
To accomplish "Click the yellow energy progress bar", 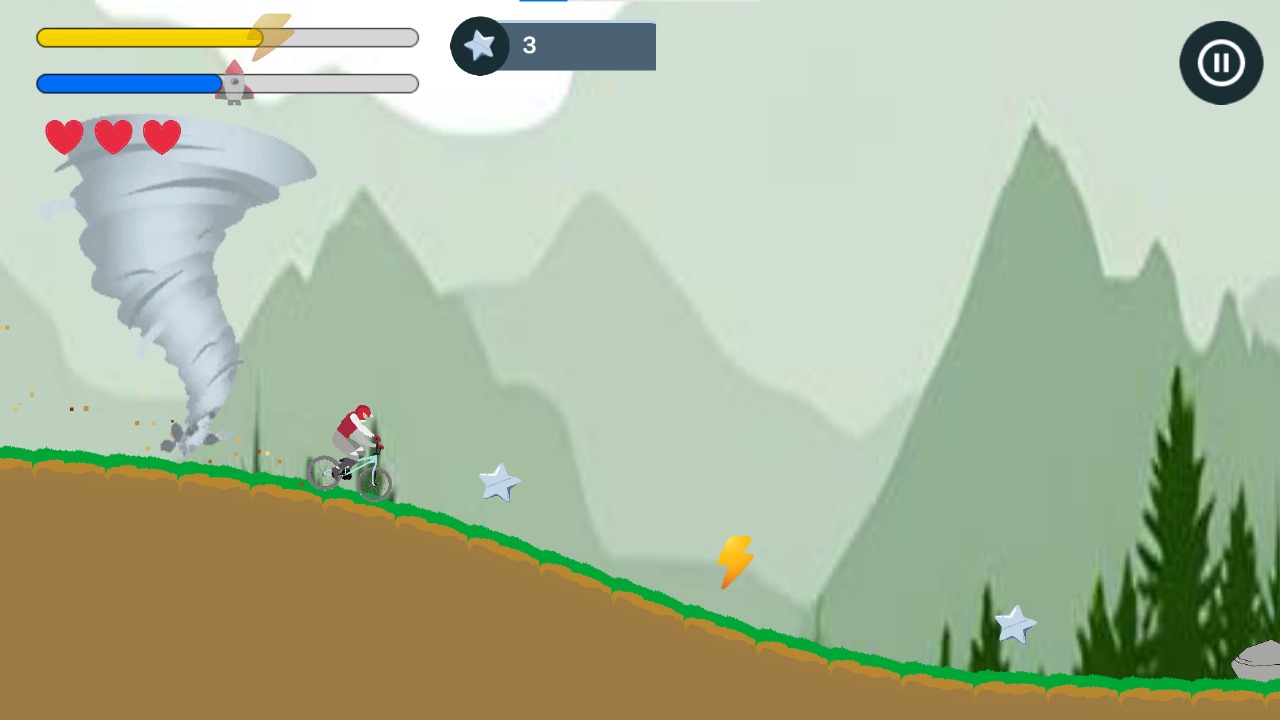I will coord(150,37).
